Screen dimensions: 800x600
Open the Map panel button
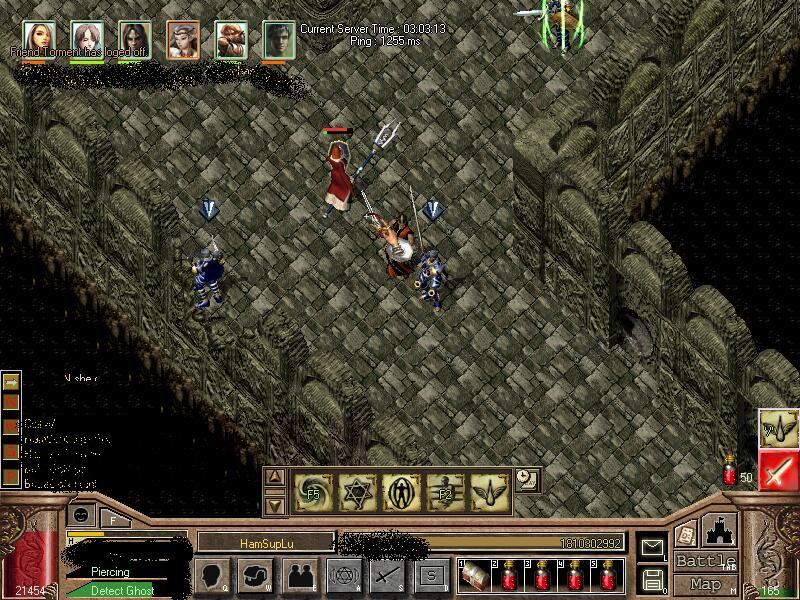(x=706, y=584)
